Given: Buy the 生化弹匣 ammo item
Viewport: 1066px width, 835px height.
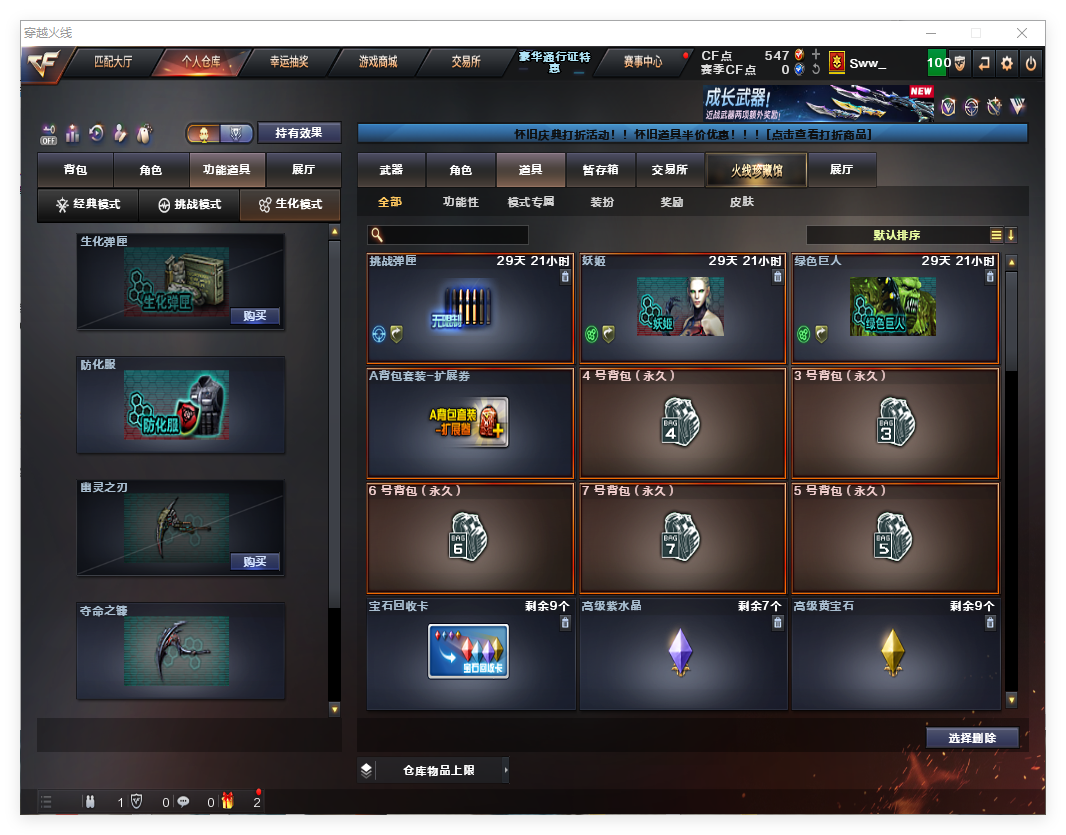Looking at the screenshot, I should click(255, 316).
